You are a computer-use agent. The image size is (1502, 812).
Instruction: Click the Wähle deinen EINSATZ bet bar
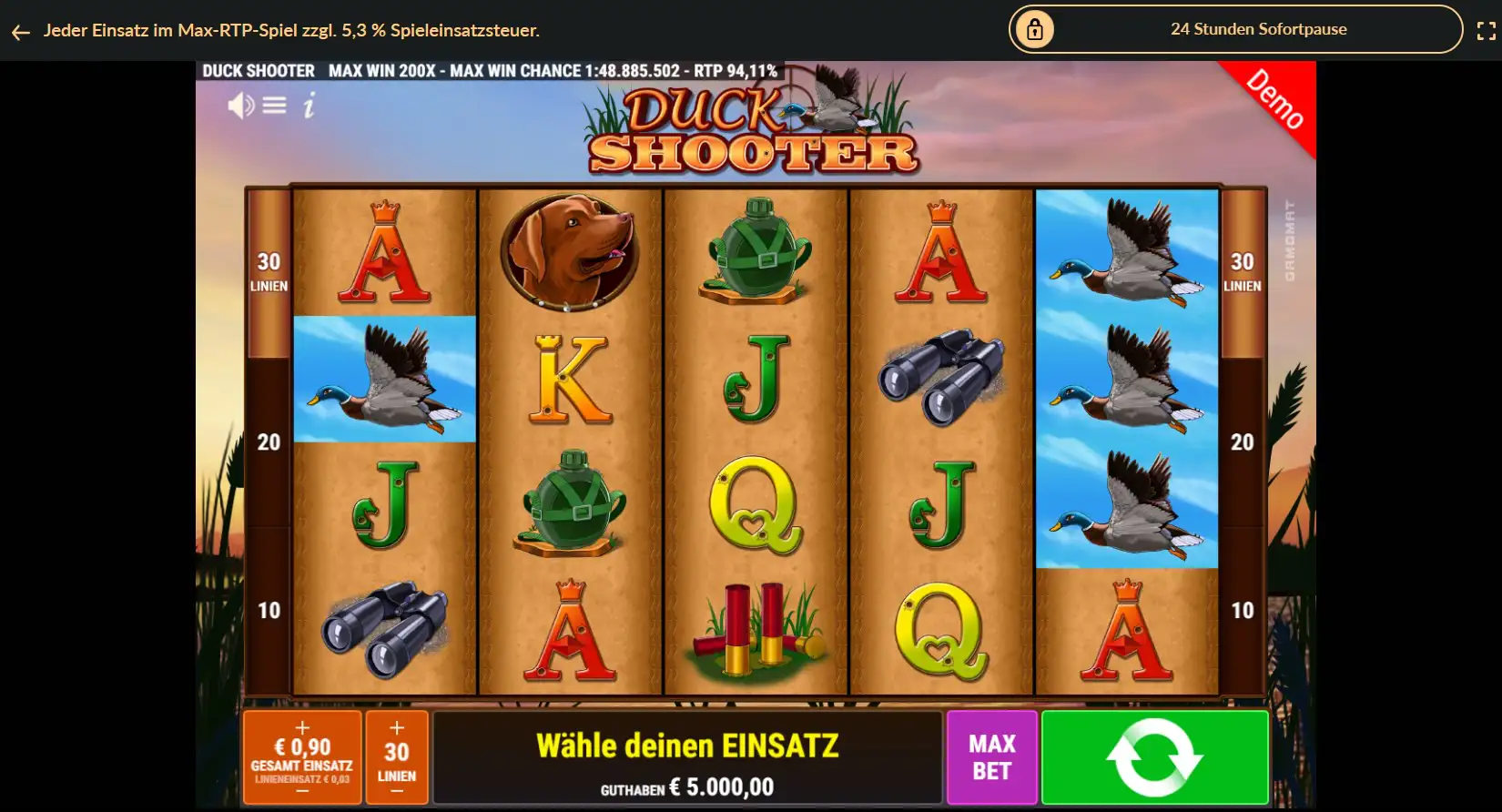pyautogui.click(x=688, y=757)
